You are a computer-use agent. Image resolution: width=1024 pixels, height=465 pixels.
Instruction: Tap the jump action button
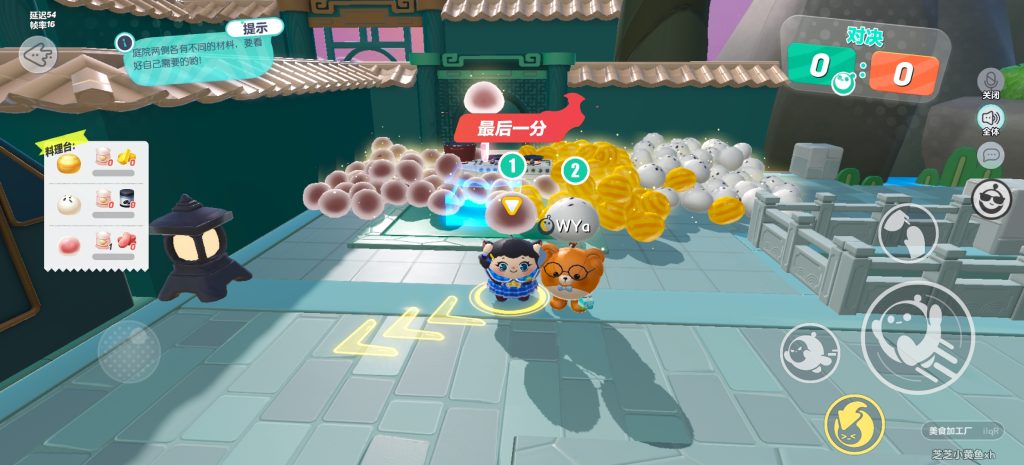907,232
